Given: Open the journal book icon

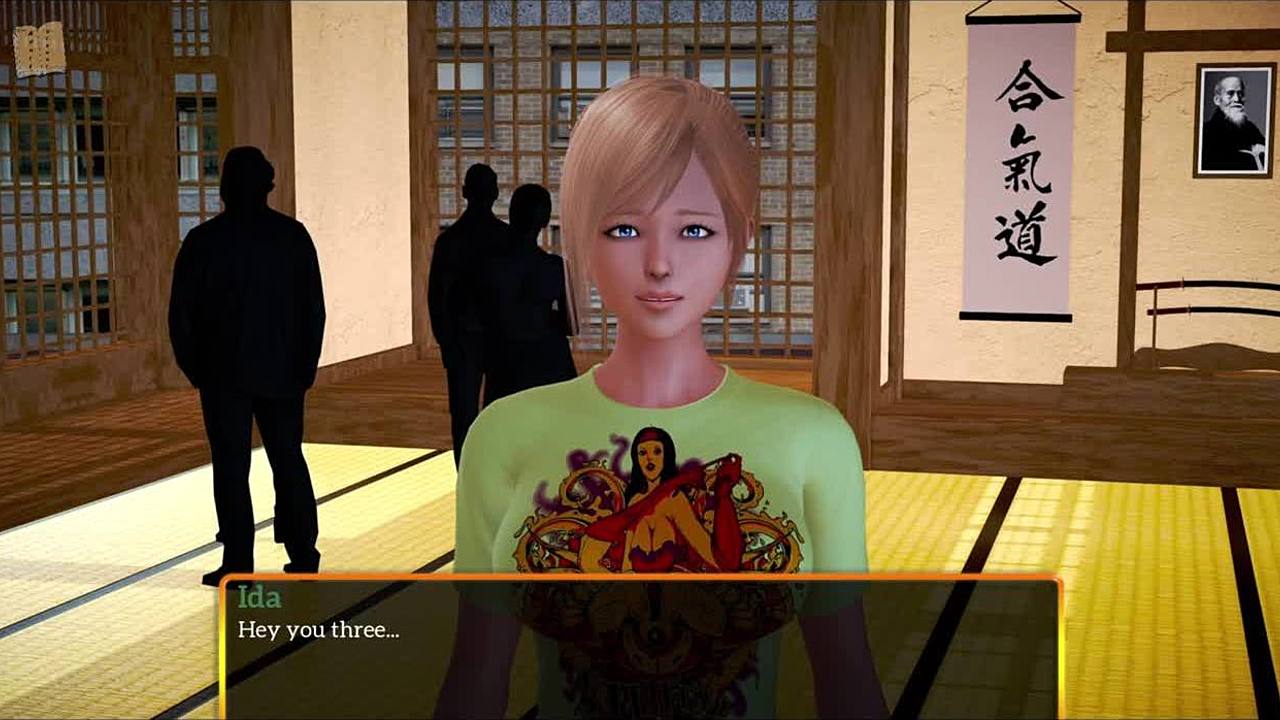Looking at the screenshot, I should coord(39,49).
